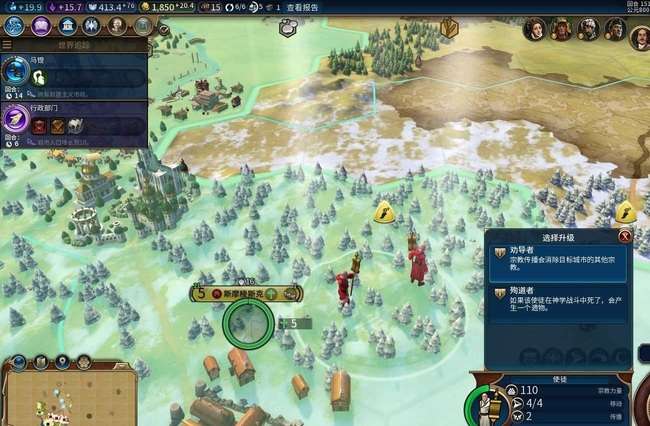Screen dimensions: 650x426
Task: Select the 马镫 research tracker entry
Action: pos(75,76)
